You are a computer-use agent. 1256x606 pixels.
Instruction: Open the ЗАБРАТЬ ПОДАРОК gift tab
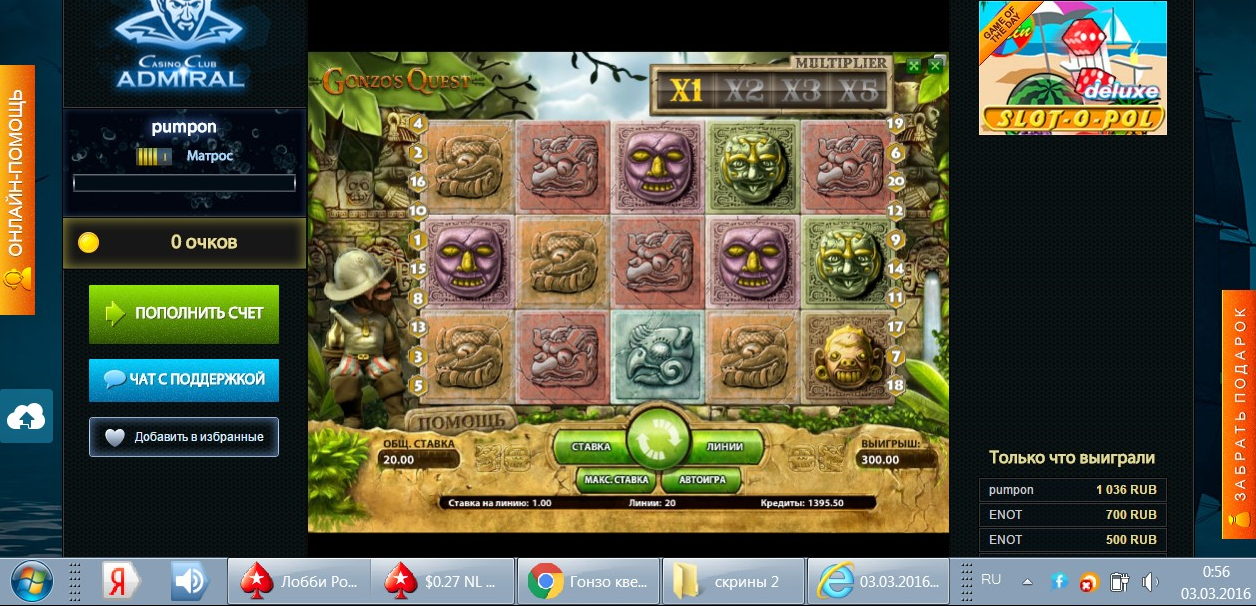tap(1239, 414)
